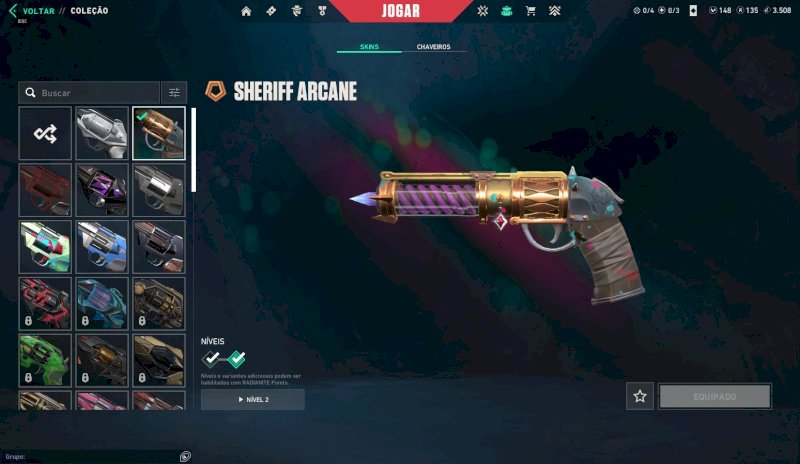Viewport: 800px width, 464px height.
Task: Select the first level checkmark diamond
Action: pos(211,358)
